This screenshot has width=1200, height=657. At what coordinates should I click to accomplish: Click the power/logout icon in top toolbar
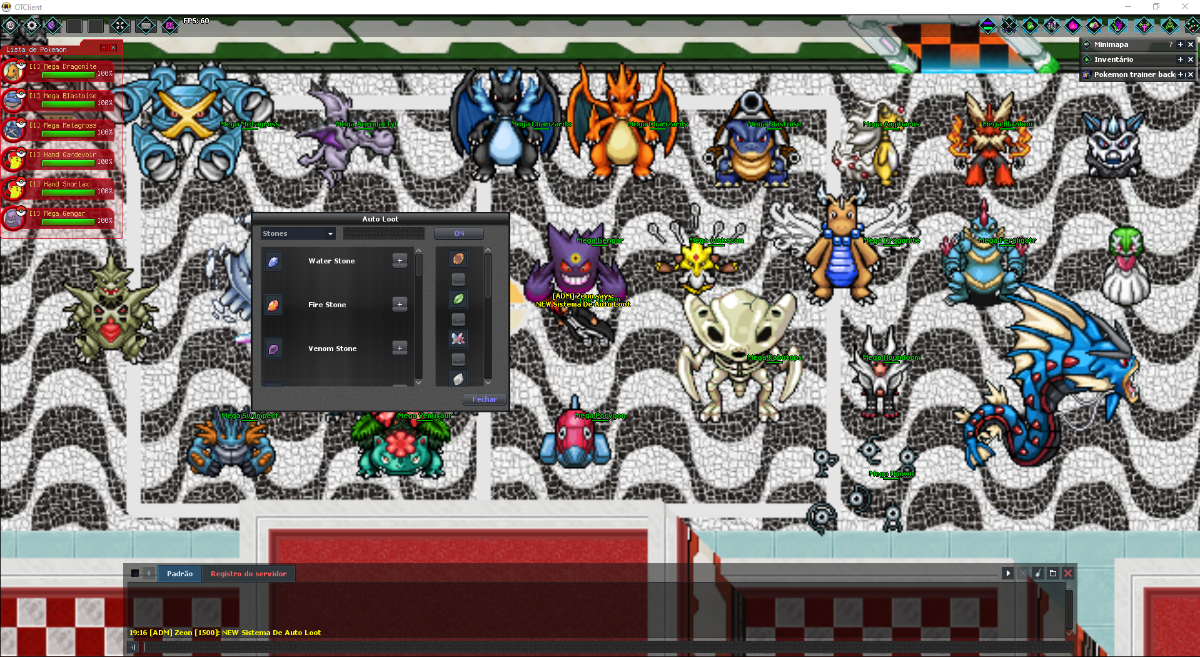(12, 25)
